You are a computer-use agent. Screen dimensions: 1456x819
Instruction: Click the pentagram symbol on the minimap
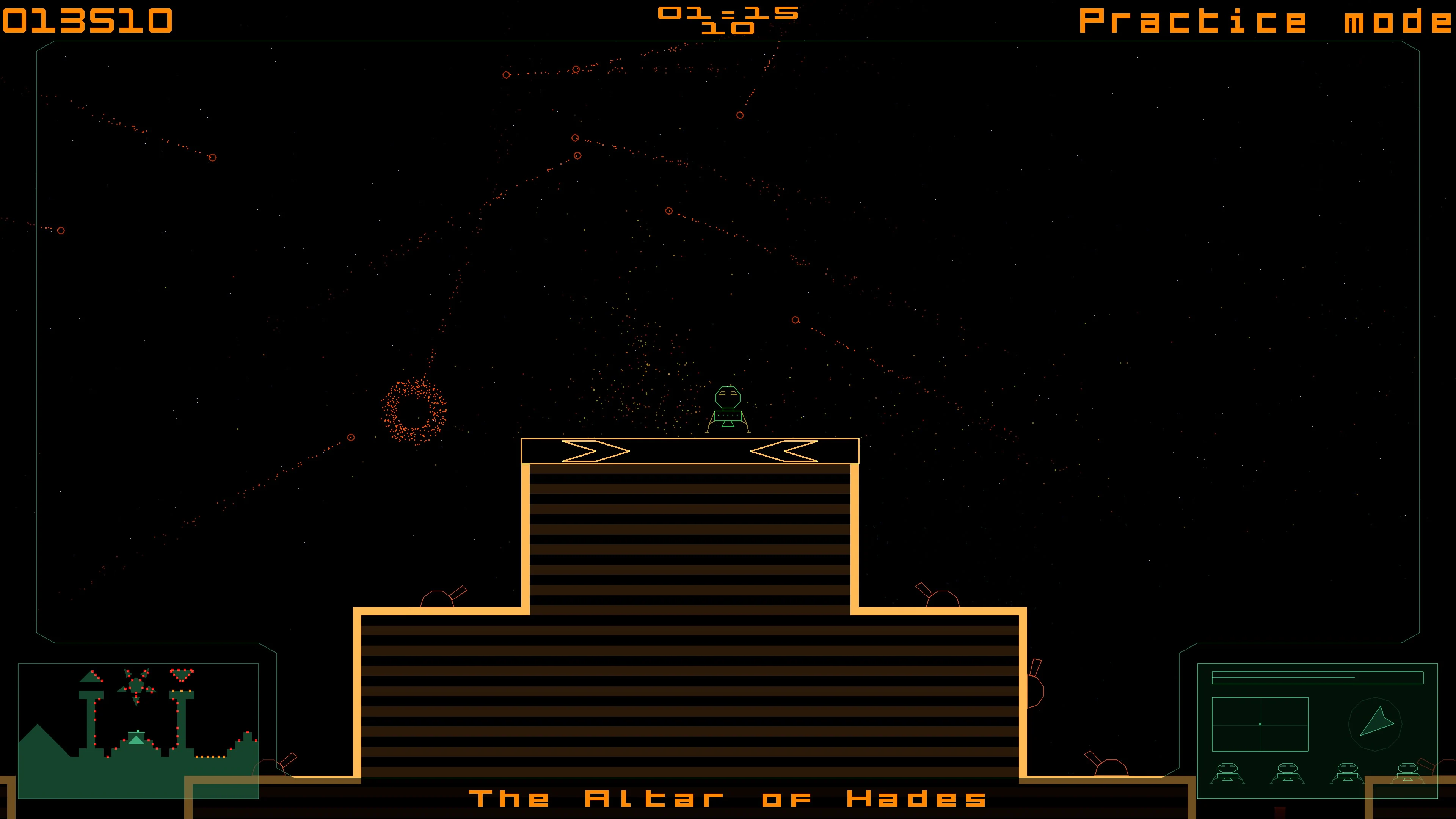coord(136,686)
